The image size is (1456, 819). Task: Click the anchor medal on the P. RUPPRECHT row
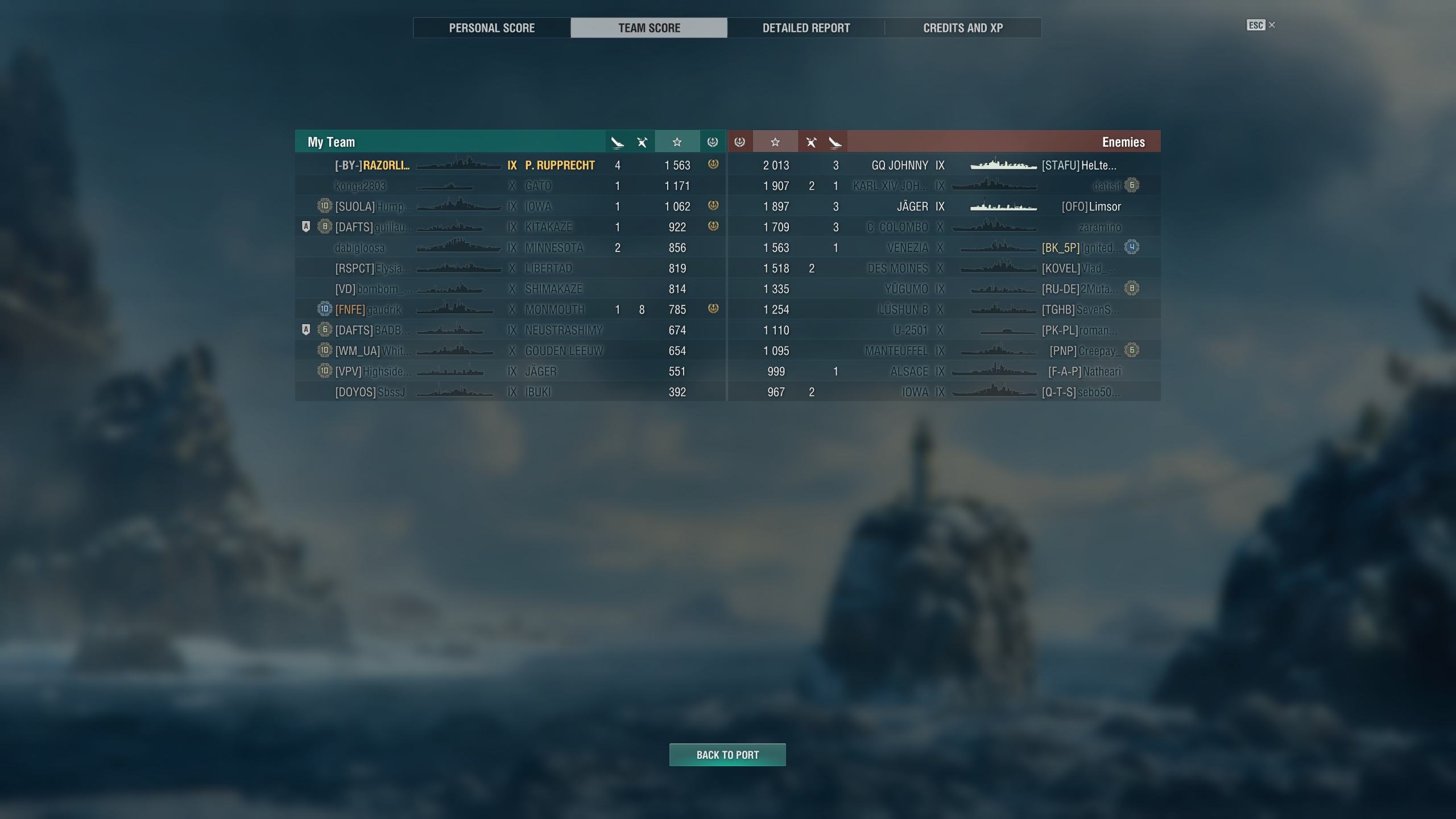pos(713,165)
